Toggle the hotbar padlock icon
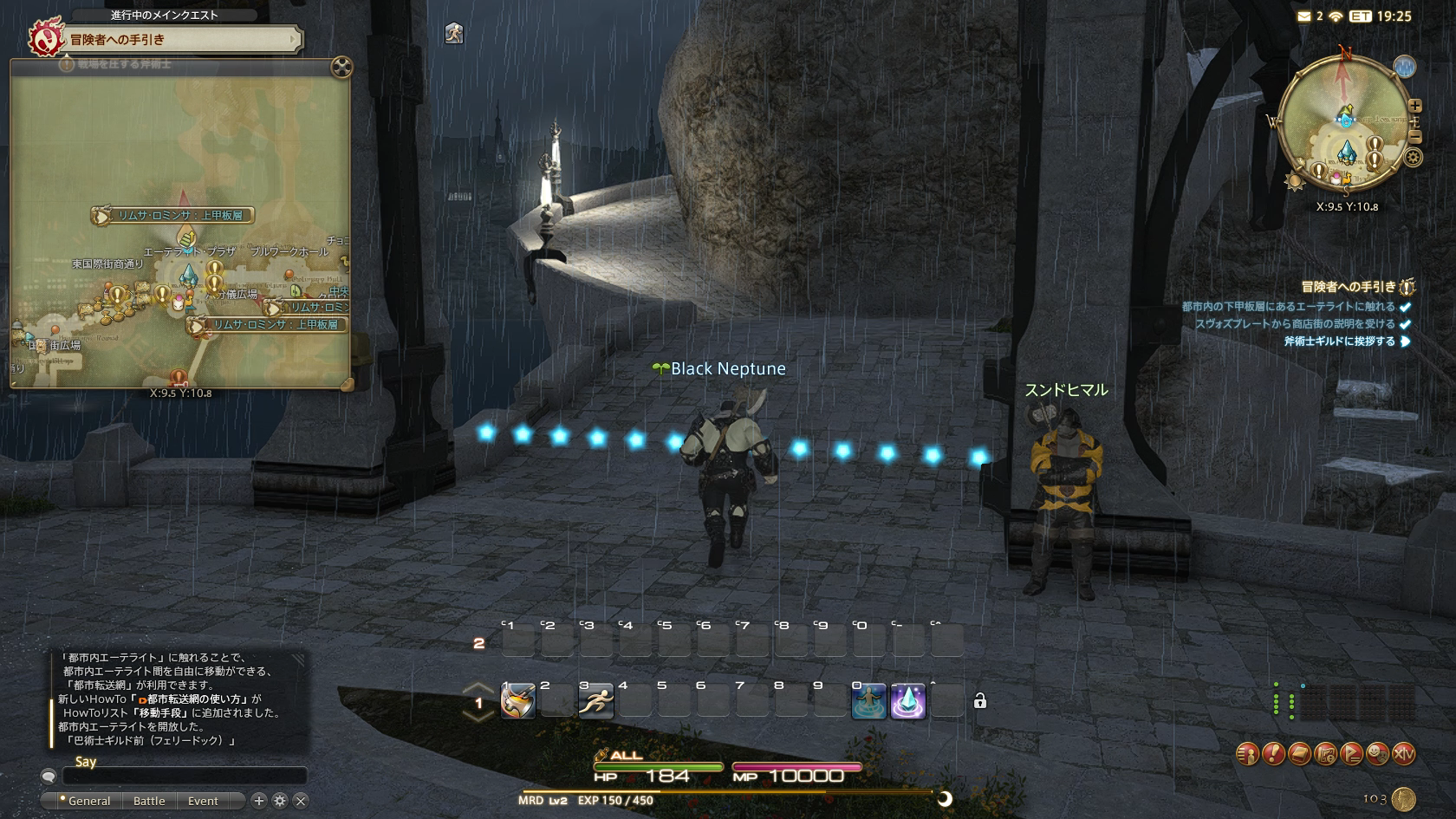Image resolution: width=1456 pixels, height=819 pixels. click(980, 701)
